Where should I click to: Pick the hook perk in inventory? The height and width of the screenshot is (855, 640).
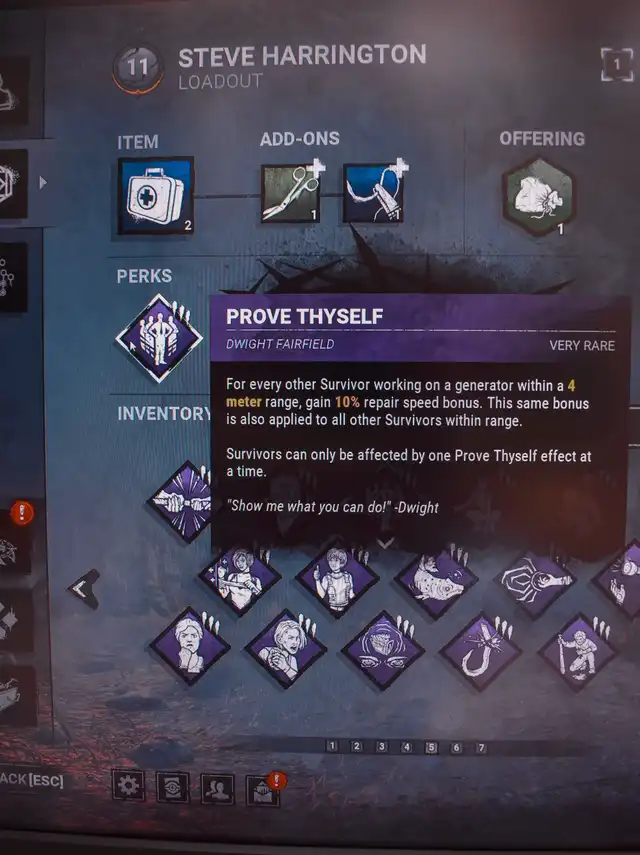pyautogui.click(x=481, y=652)
